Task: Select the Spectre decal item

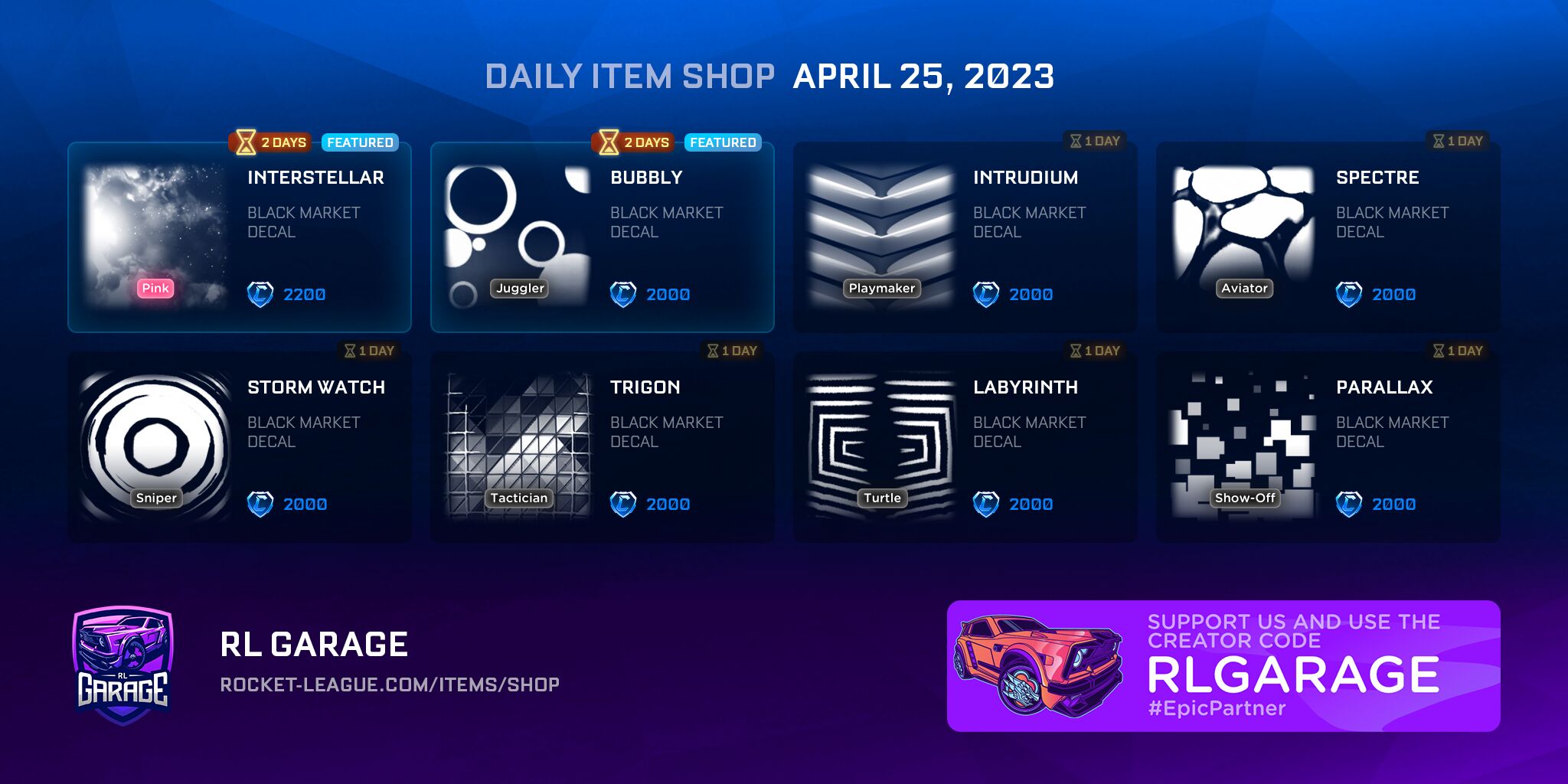Action: 1328,237
